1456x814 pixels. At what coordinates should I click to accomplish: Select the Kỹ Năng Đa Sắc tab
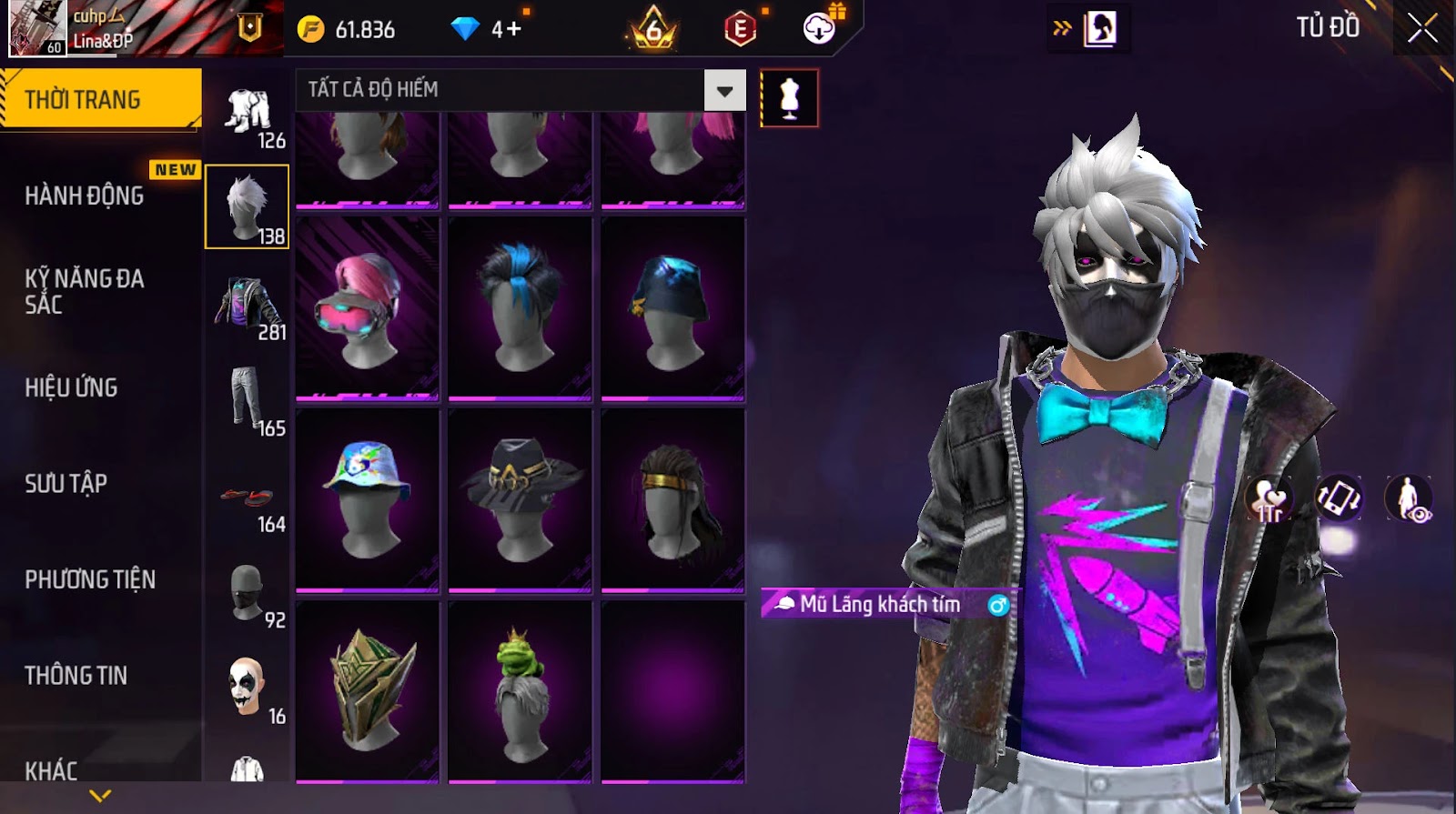pyautogui.click(x=85, y=291)
